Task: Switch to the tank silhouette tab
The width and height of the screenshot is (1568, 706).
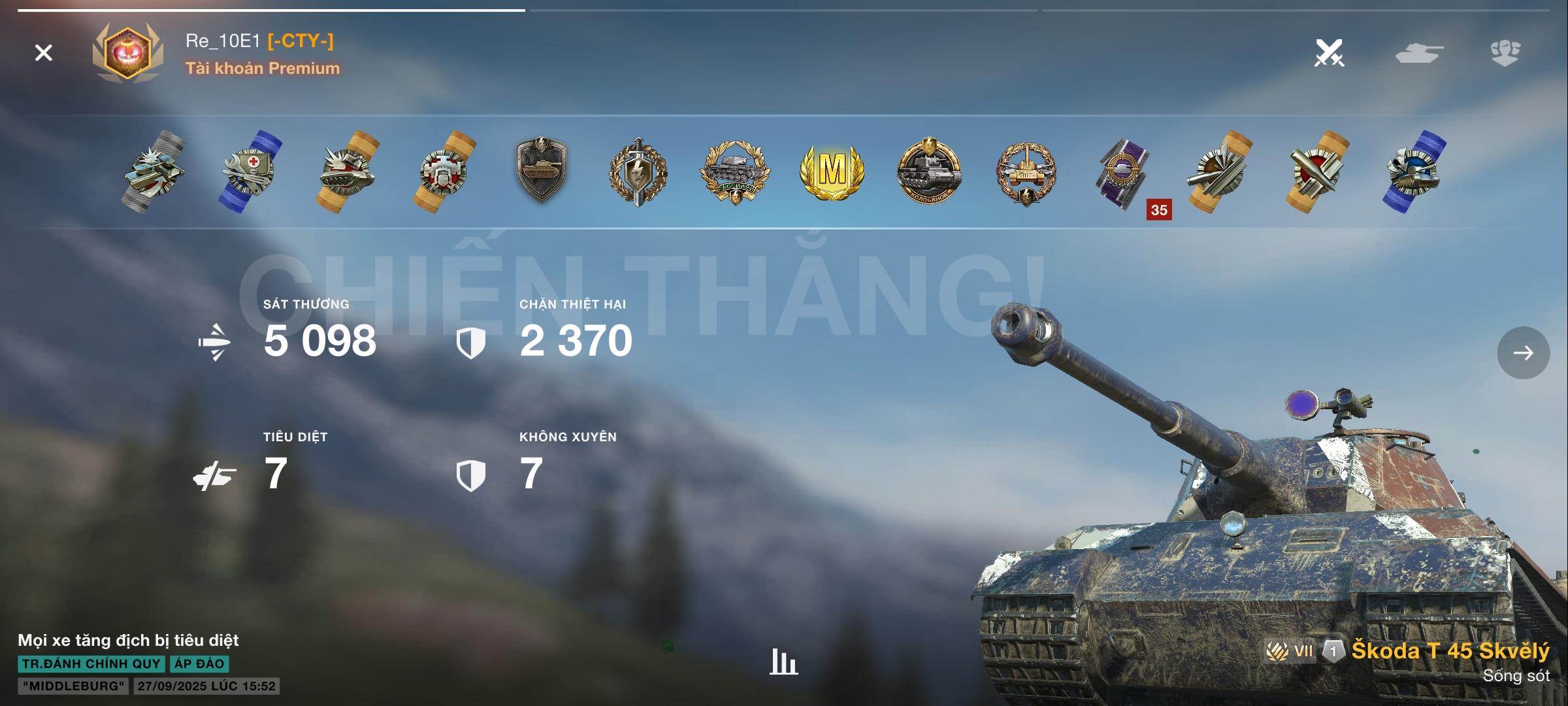Action: coord(1419,53)
